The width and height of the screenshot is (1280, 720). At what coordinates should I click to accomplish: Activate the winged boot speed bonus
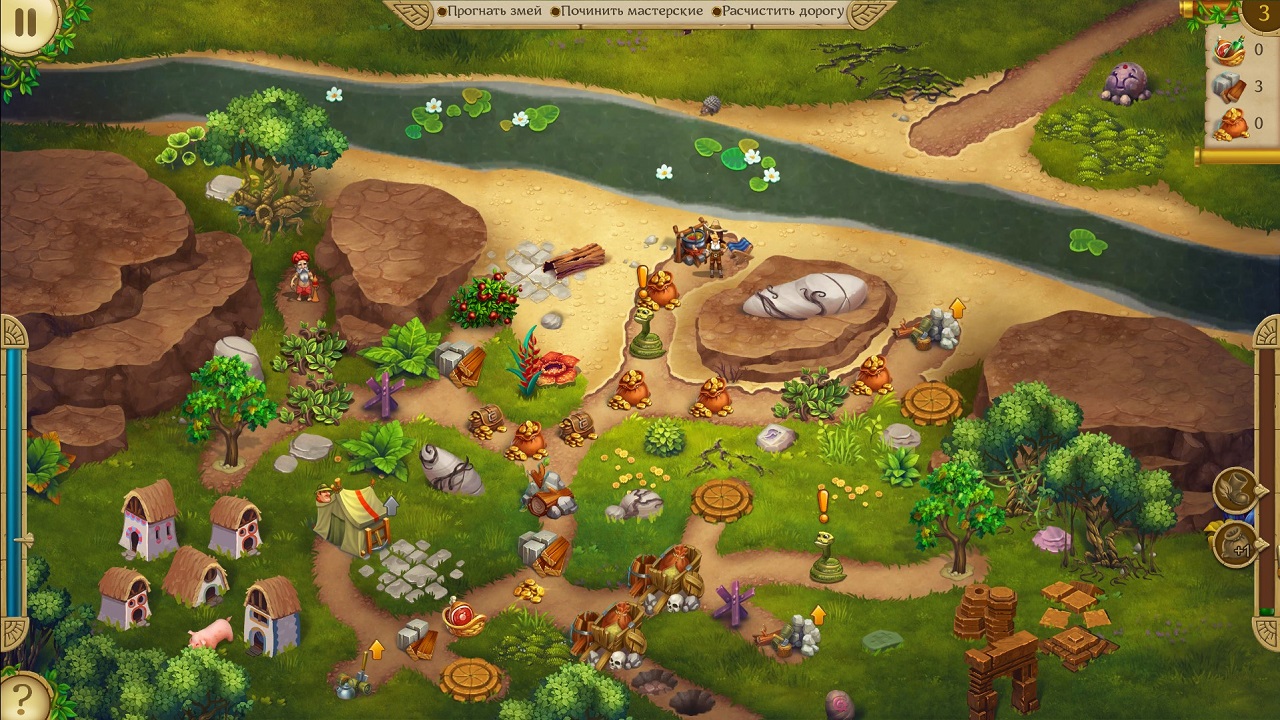point(1235,490)
